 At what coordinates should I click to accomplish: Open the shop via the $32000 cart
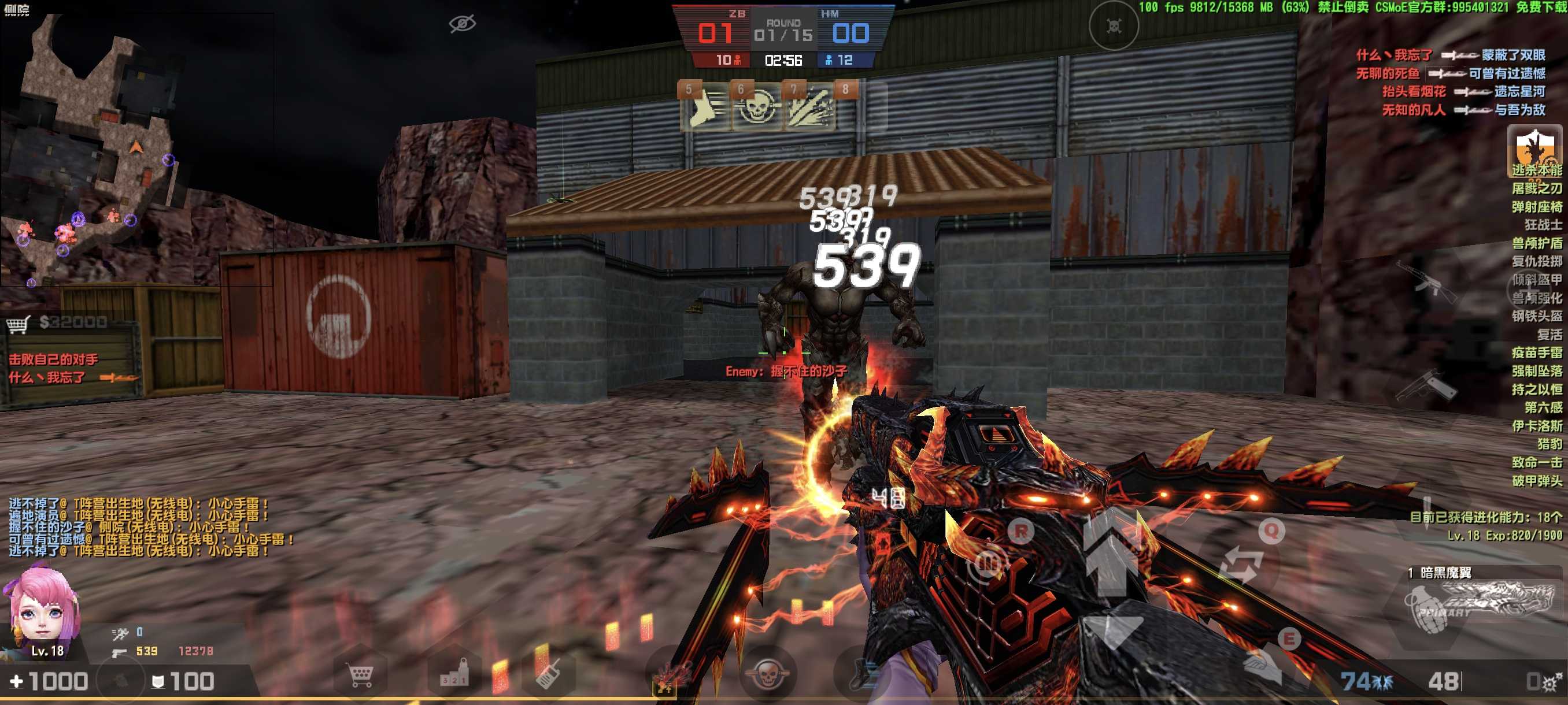[58, 322]
